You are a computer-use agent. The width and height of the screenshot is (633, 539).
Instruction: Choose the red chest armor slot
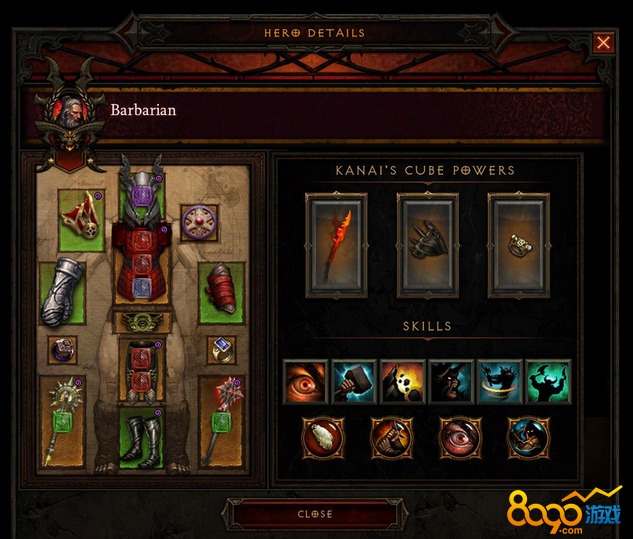pos(140,262)
